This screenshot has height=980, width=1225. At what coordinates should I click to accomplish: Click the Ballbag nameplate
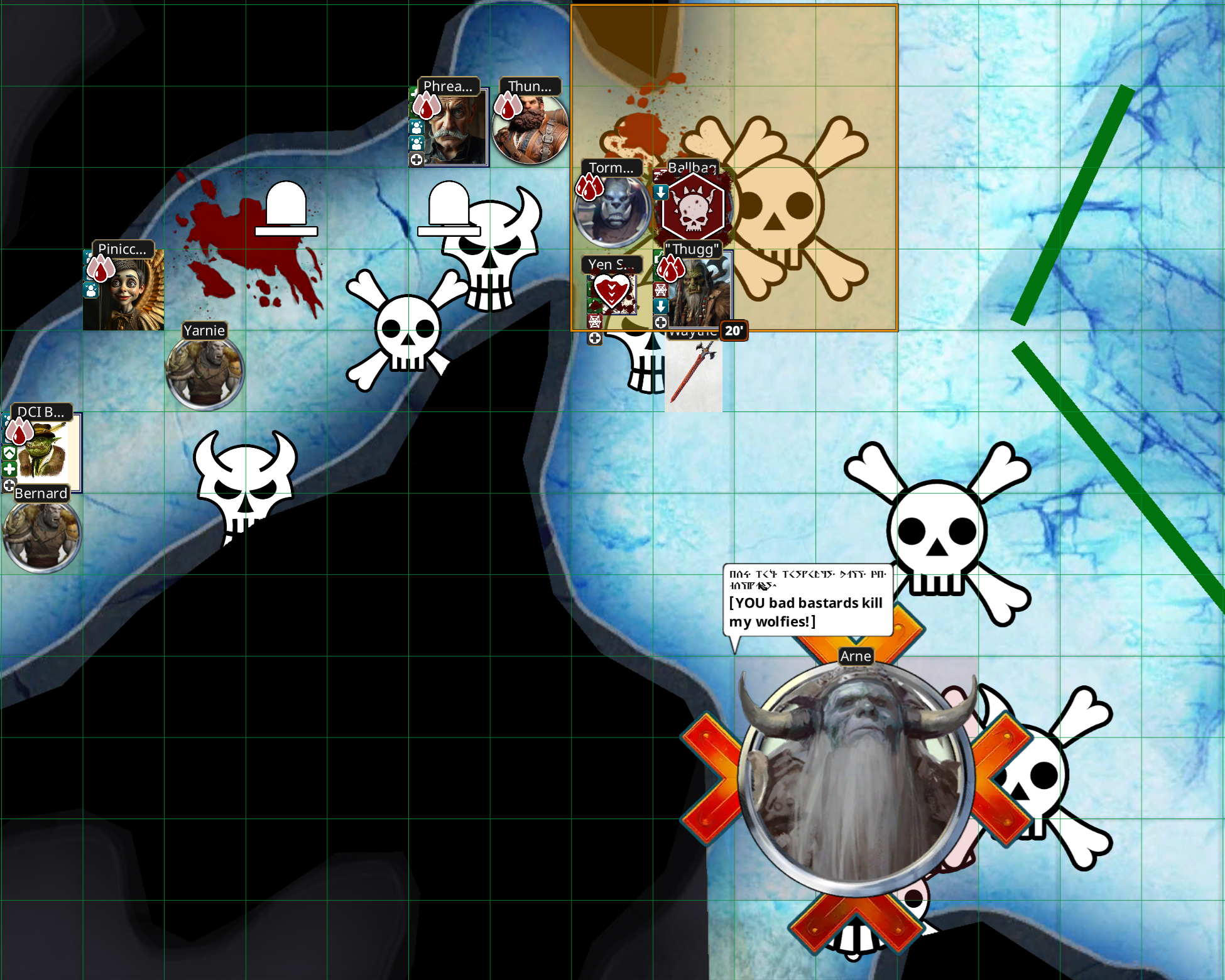click(692, 167)
